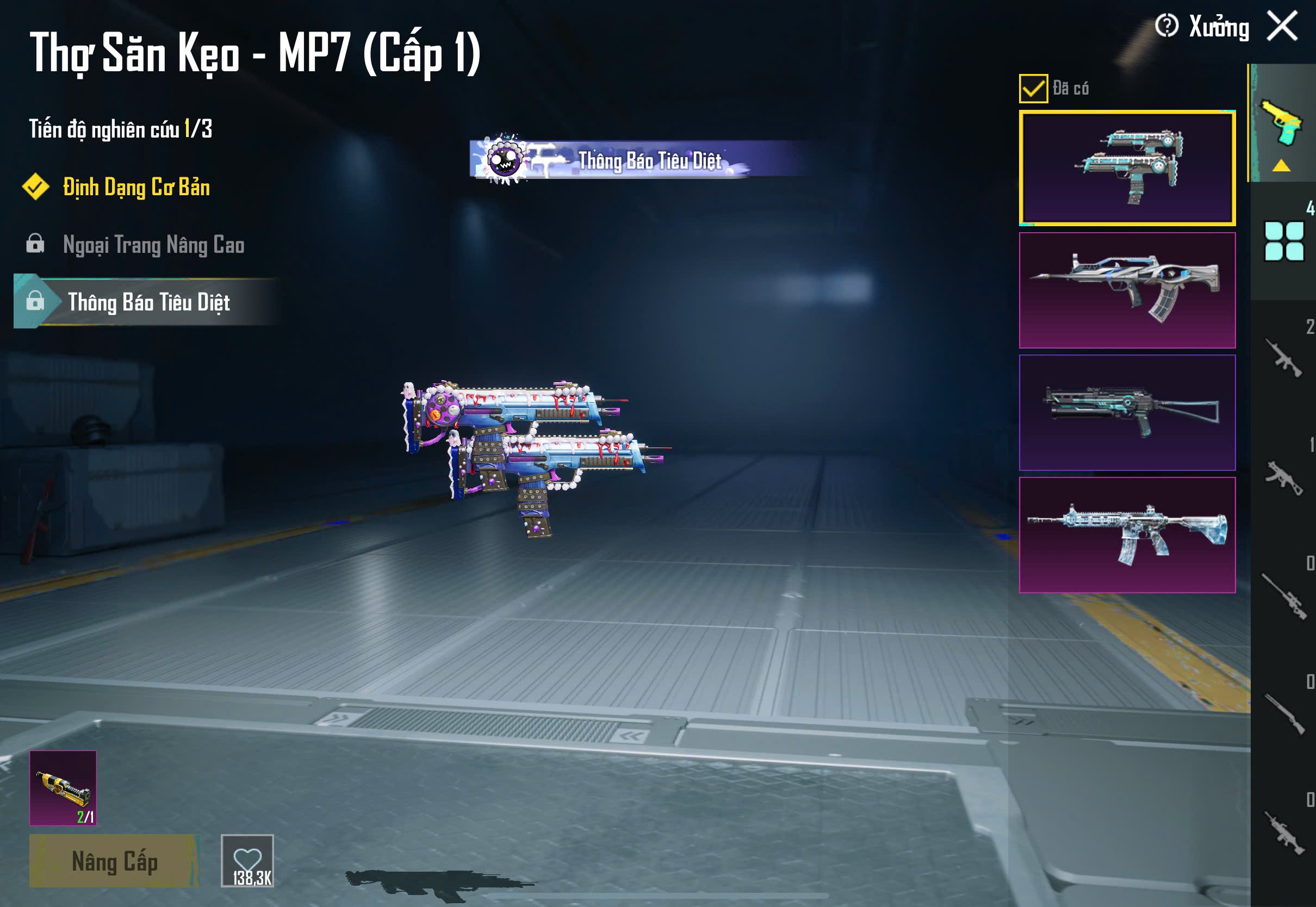Screen dimensions: 1316x907
Task: Click the Nâng Cấp upgrade button
Action: coord(114,860)
